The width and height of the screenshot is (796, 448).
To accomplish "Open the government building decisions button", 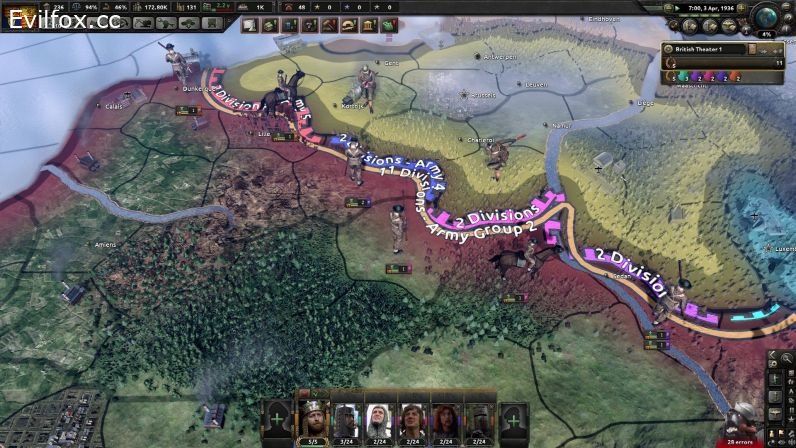I will coord(367,25).
